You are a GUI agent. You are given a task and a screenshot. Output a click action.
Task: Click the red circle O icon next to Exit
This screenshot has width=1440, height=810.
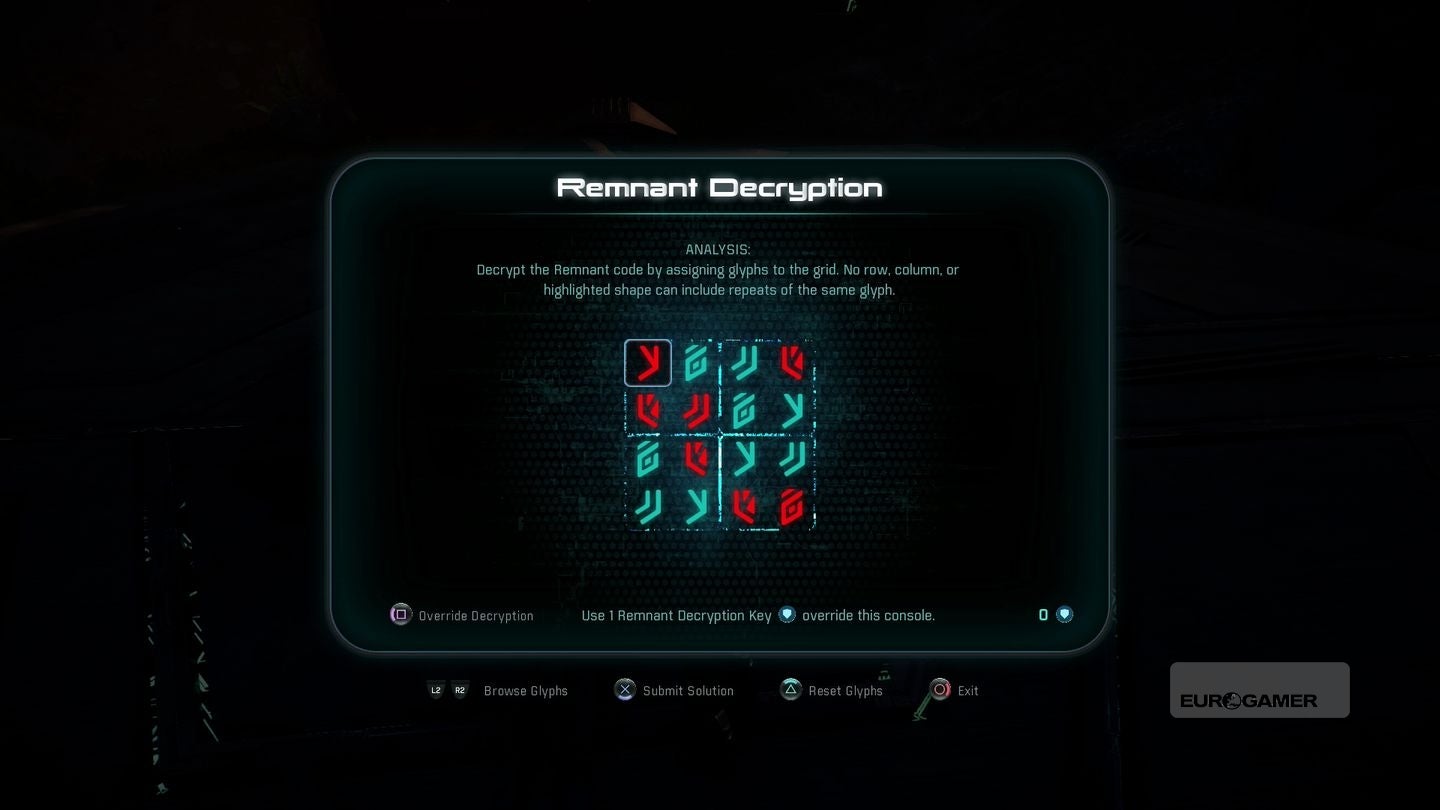(940, 689)
